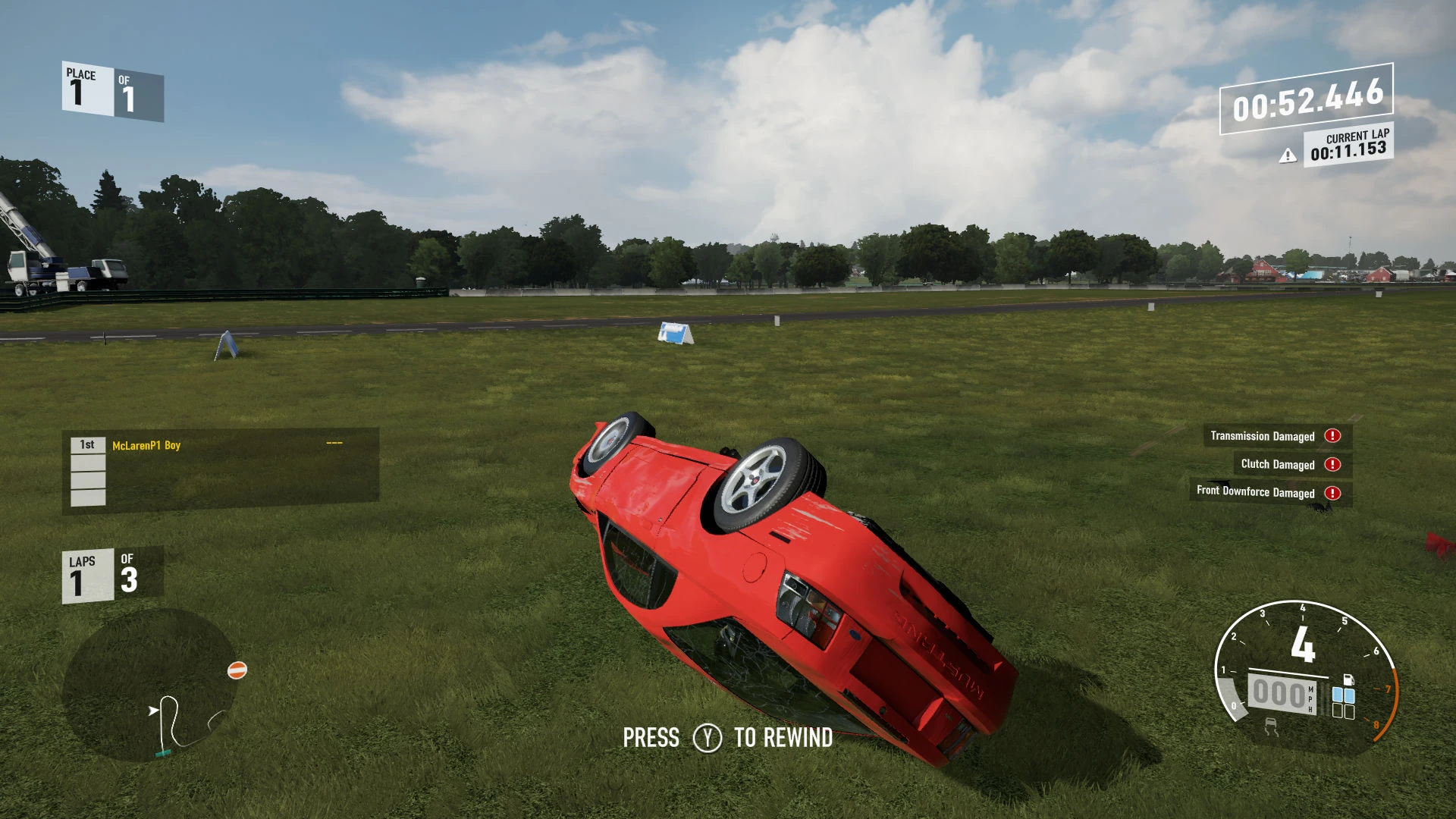Screen dimensions: 1456x819
Task: Toggle the first blue indicator square on the gauge
Action: (x=1337, y=695)
